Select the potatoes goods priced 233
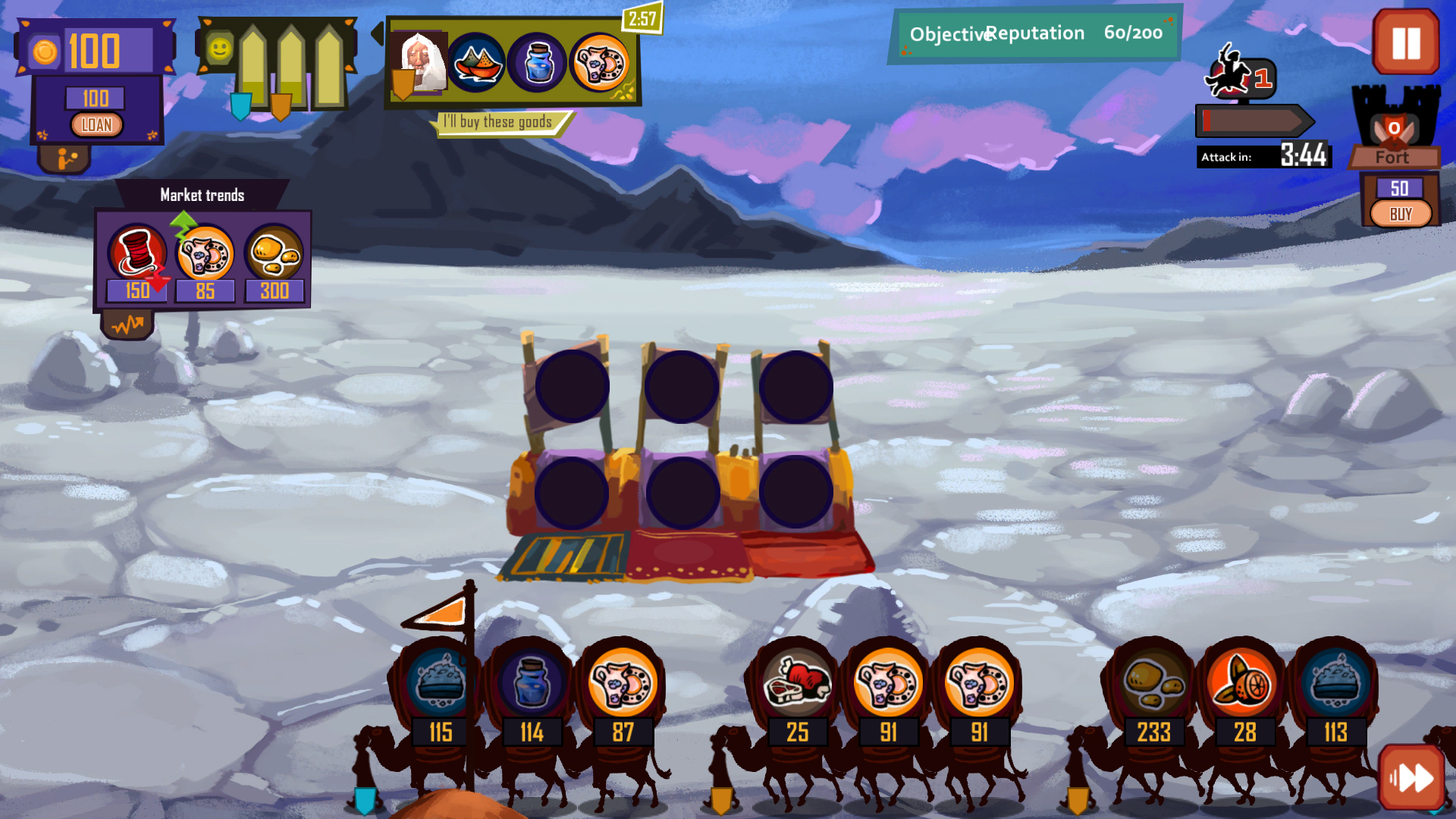The width and height of the screenshot is (1456, 819). point(1153,682)
